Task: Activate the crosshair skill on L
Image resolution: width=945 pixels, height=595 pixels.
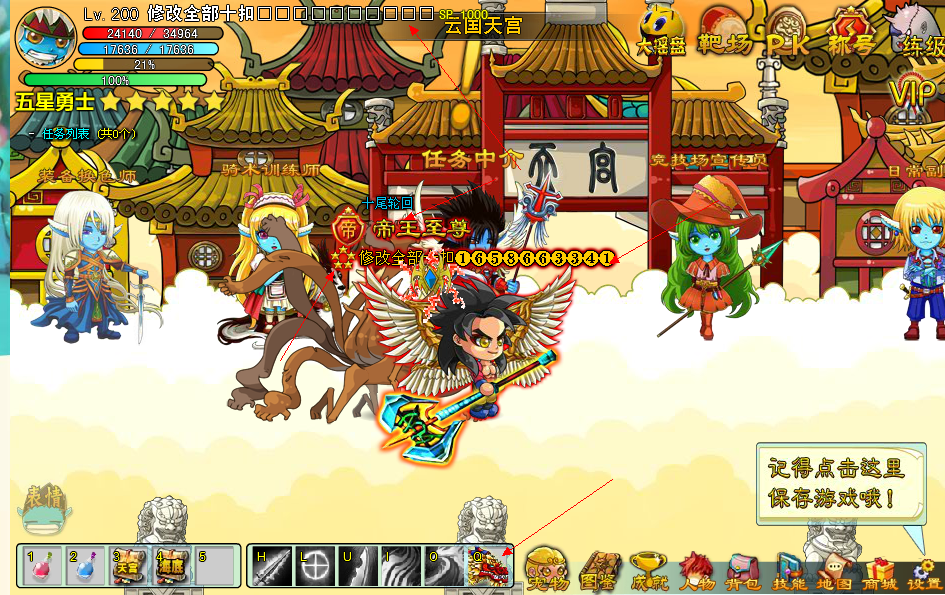Action: pos(315,567)
